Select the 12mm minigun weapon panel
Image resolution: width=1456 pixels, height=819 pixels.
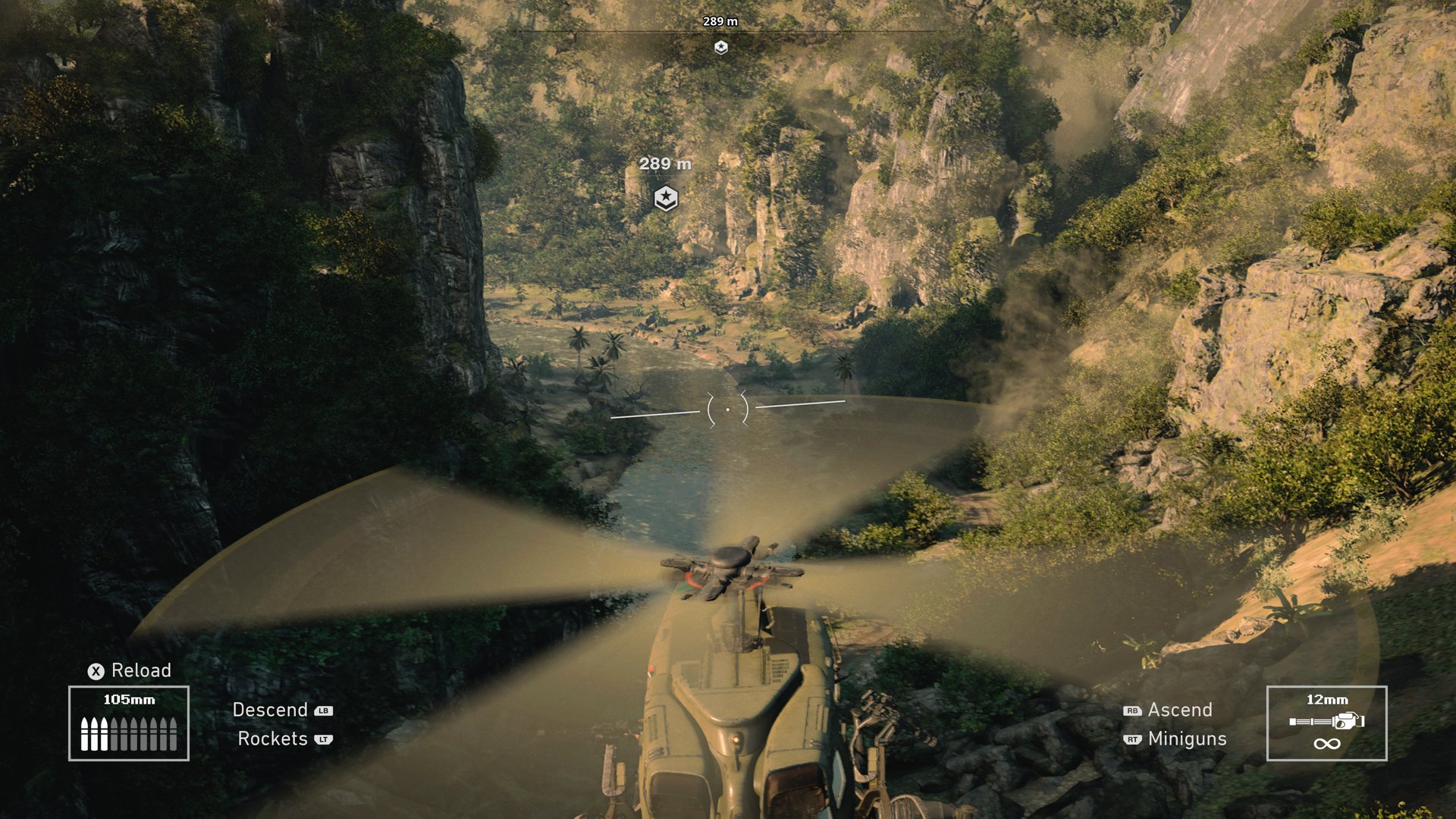pos(1326,723)
